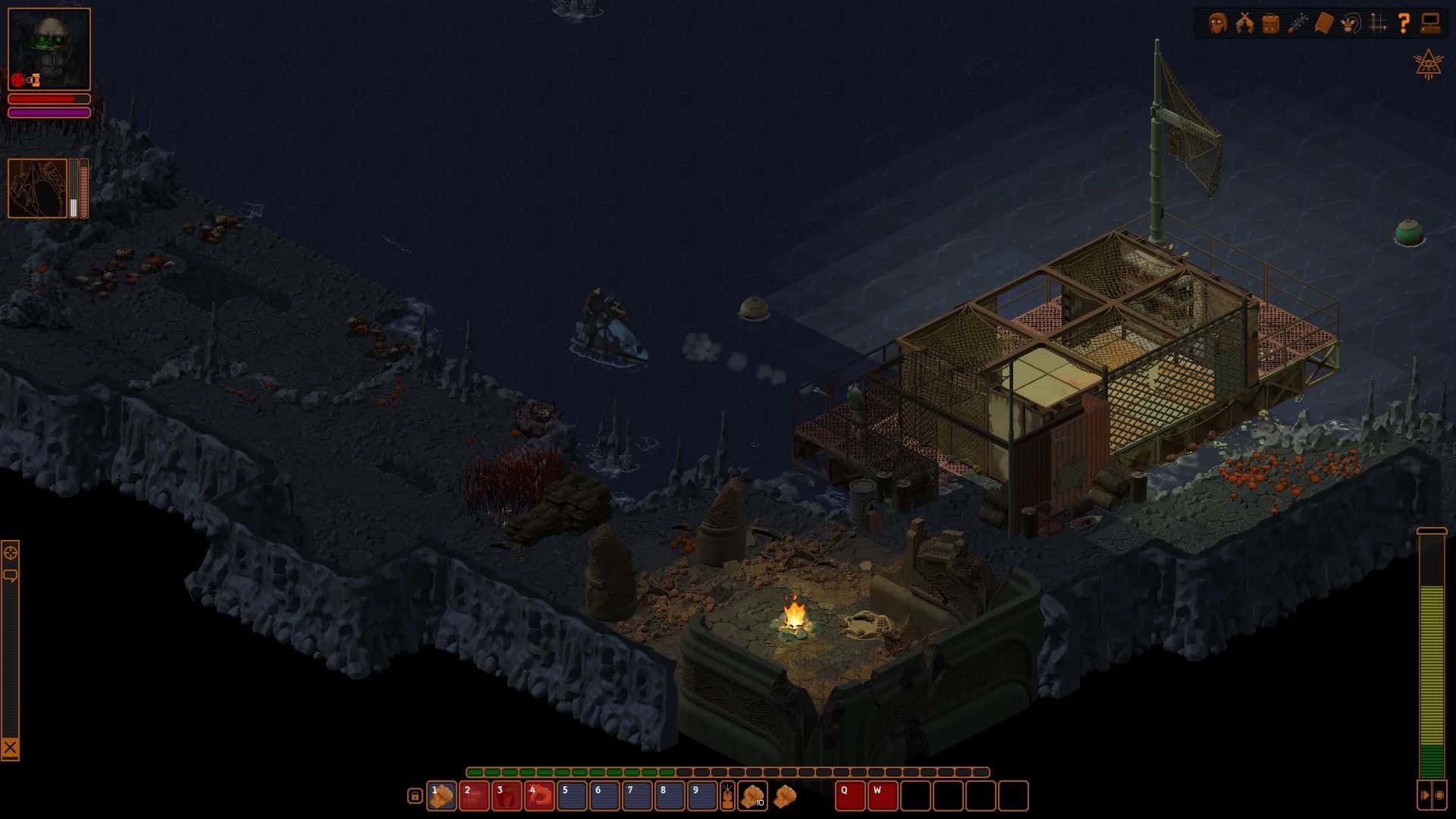Open the crafting wrench icon
The width and height of the screenshot is (1456, 819).
point(1298,24)
